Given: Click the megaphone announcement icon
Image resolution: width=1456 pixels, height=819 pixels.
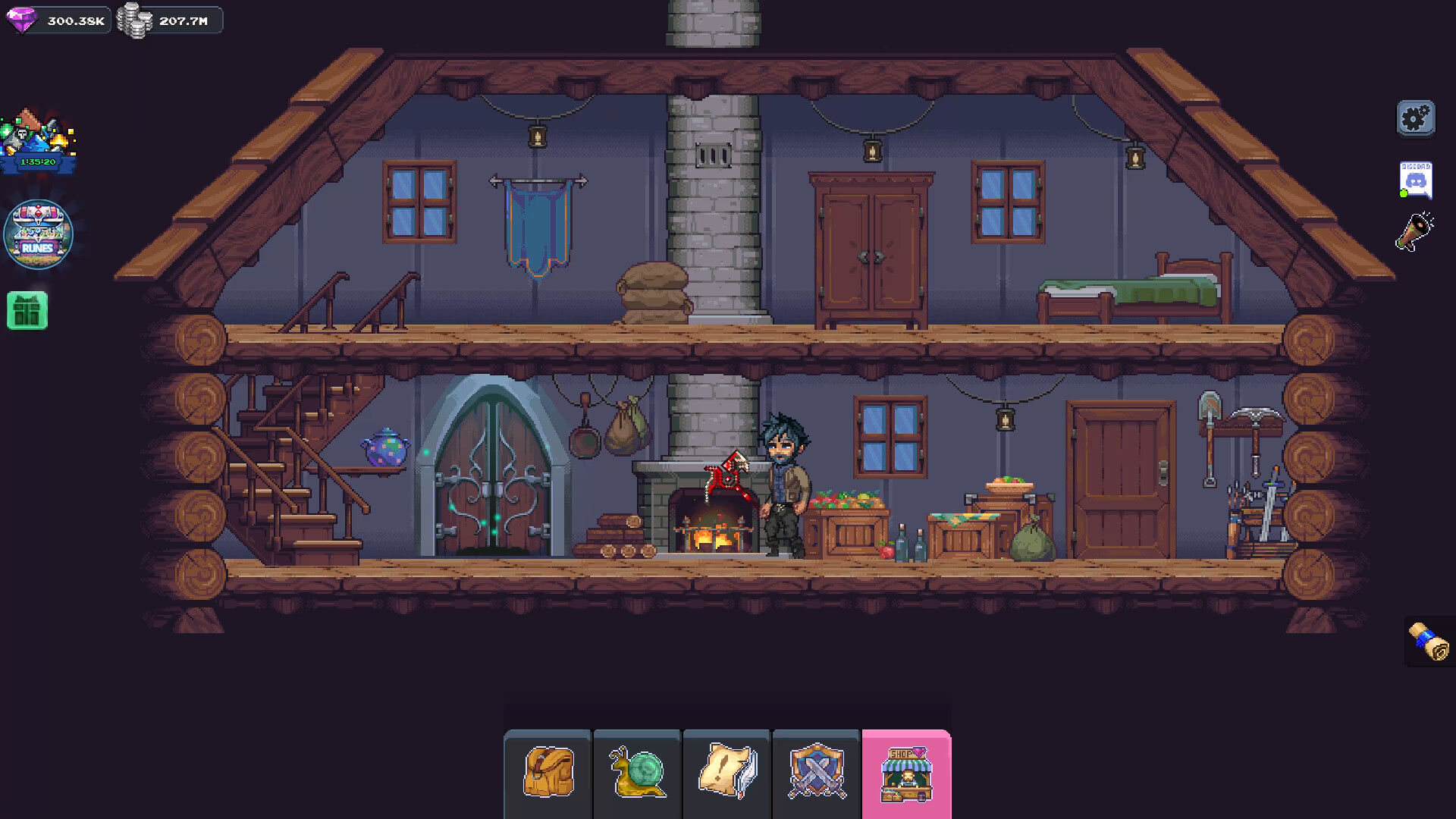Looking at the screenshot, I should (x=1414, y=237).
